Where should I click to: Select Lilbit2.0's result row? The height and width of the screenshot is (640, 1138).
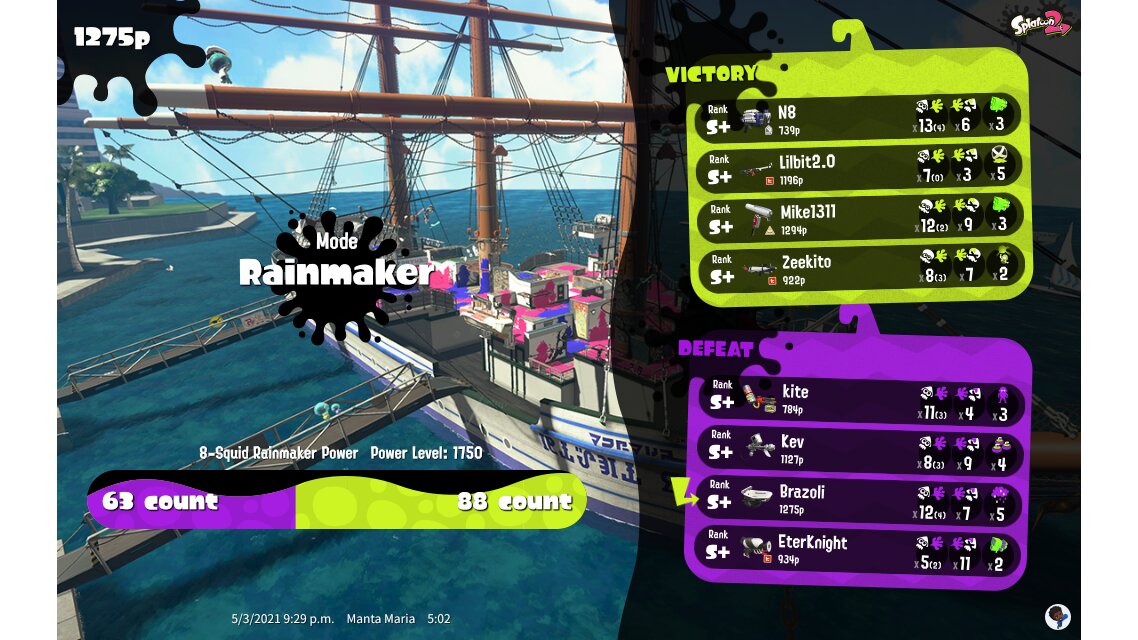tap(858, 167)
